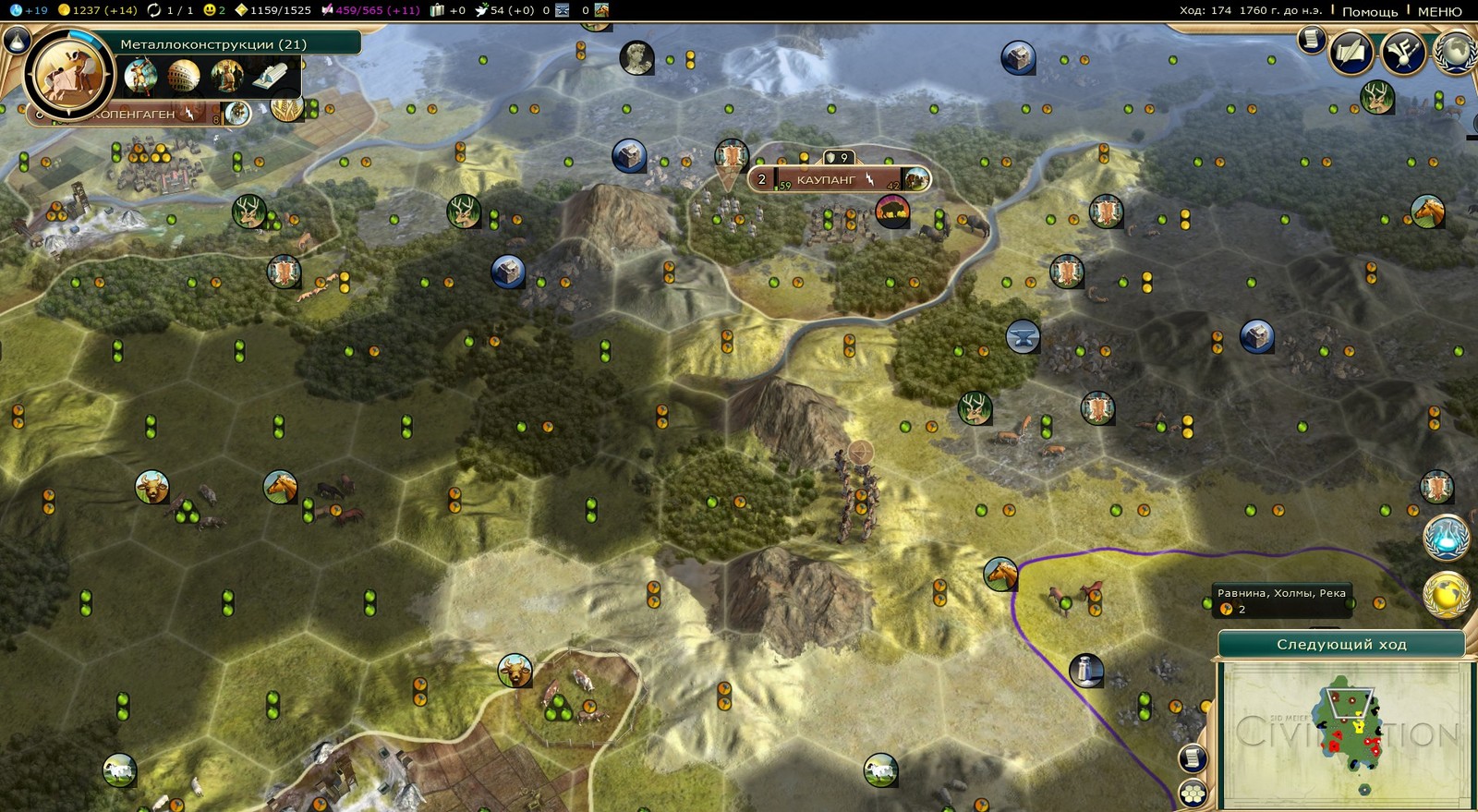Toggle the small flask icon in top-left corner

[15, 40]
